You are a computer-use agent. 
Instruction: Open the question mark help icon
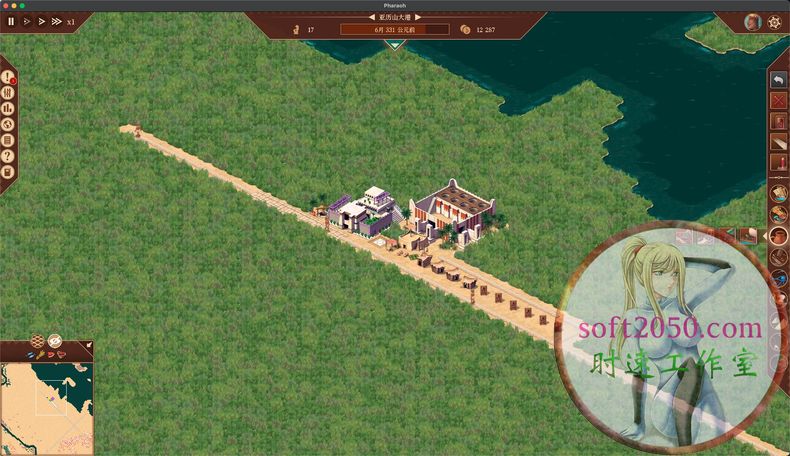(x=8, y=156)
